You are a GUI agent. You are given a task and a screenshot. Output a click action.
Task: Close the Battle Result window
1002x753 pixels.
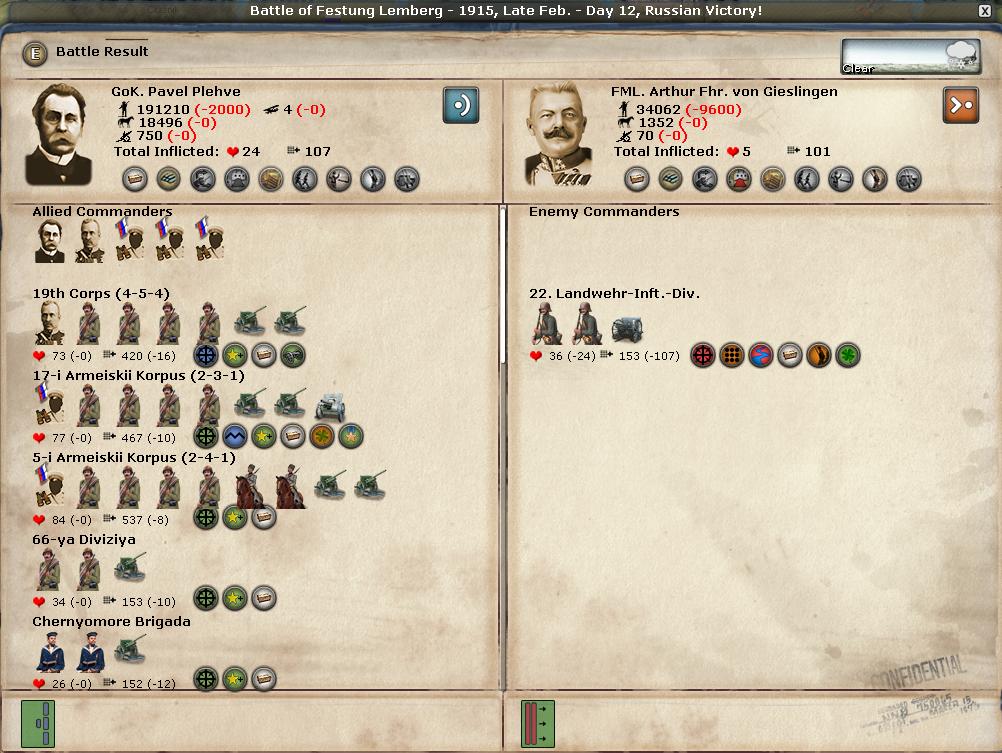[x=986, y=10]
